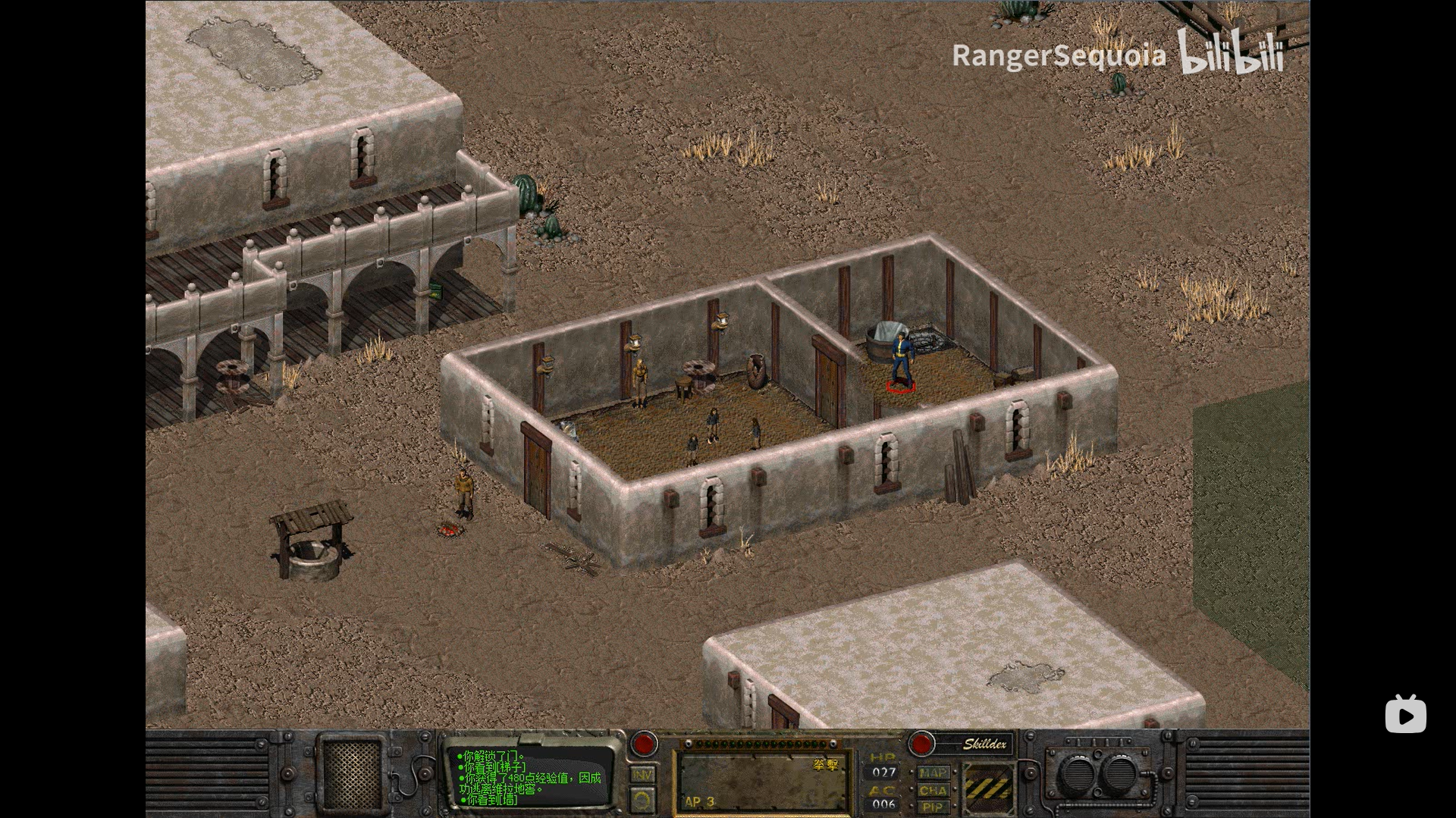Open the options menu round button
The image size is (1456, 818).
click(x=642, y=800)
